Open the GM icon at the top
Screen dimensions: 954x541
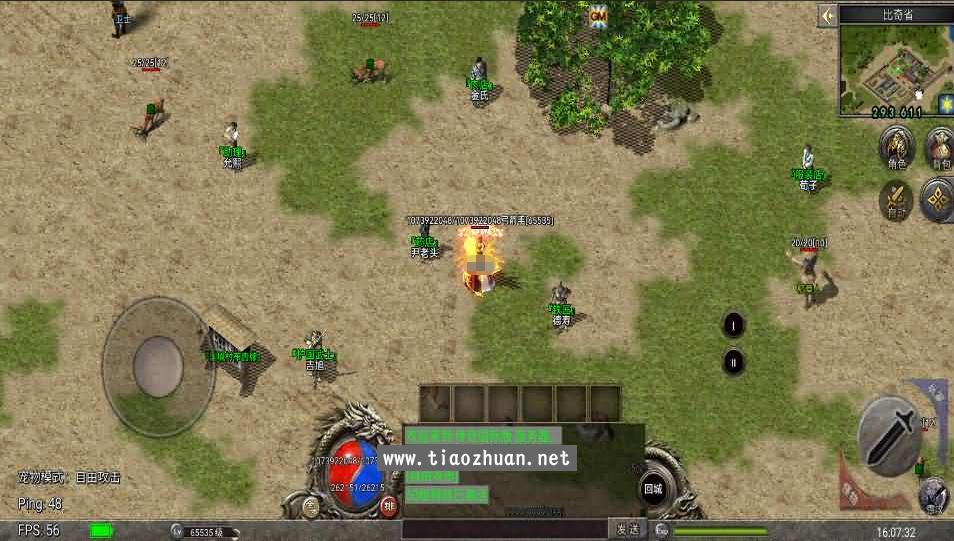click(x=599, y=16)
